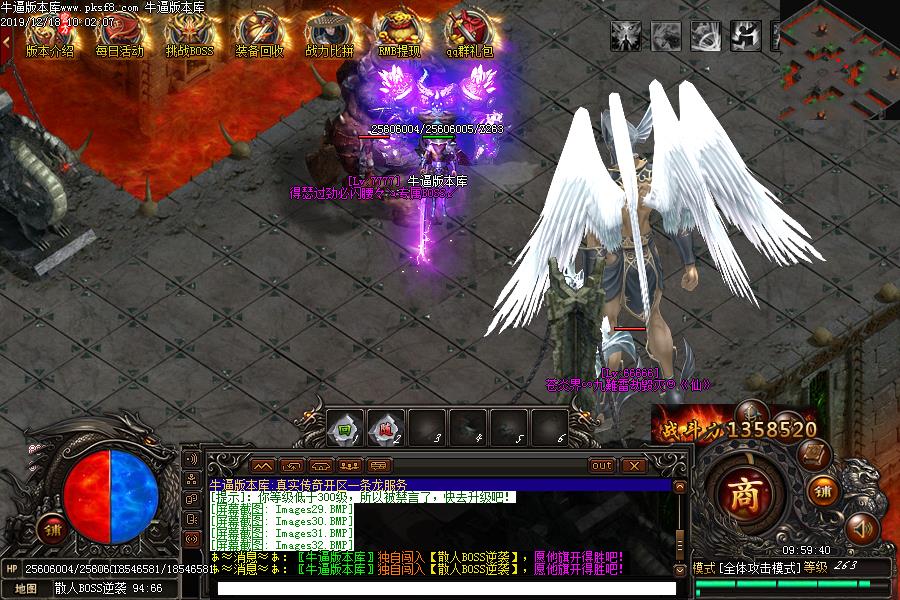
Task: Open the 每日活动 daily events menu
Action: (x=119, y=36)
